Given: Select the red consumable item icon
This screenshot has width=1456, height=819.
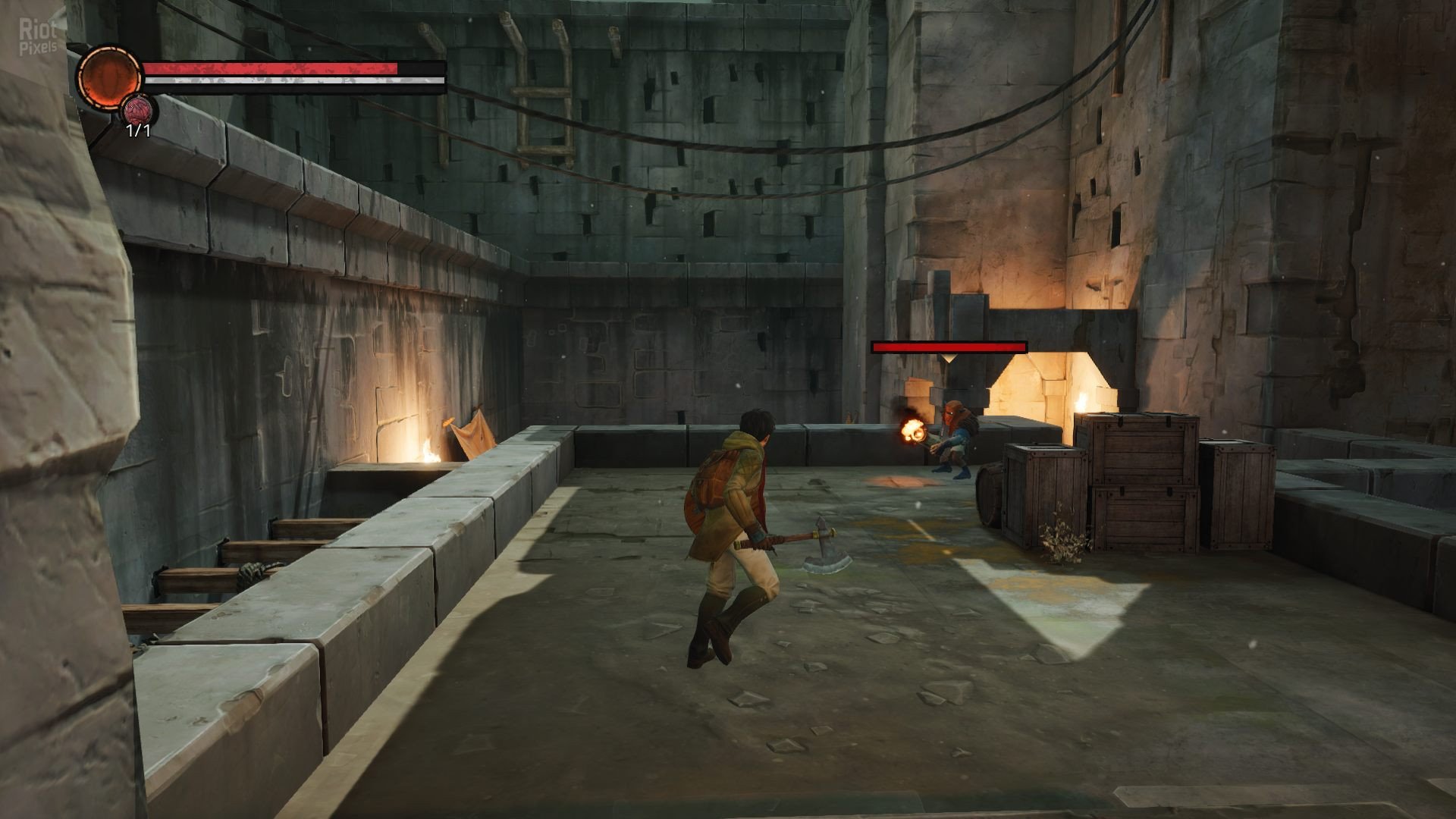Looking at the screenshot, I should click(139, 111).
